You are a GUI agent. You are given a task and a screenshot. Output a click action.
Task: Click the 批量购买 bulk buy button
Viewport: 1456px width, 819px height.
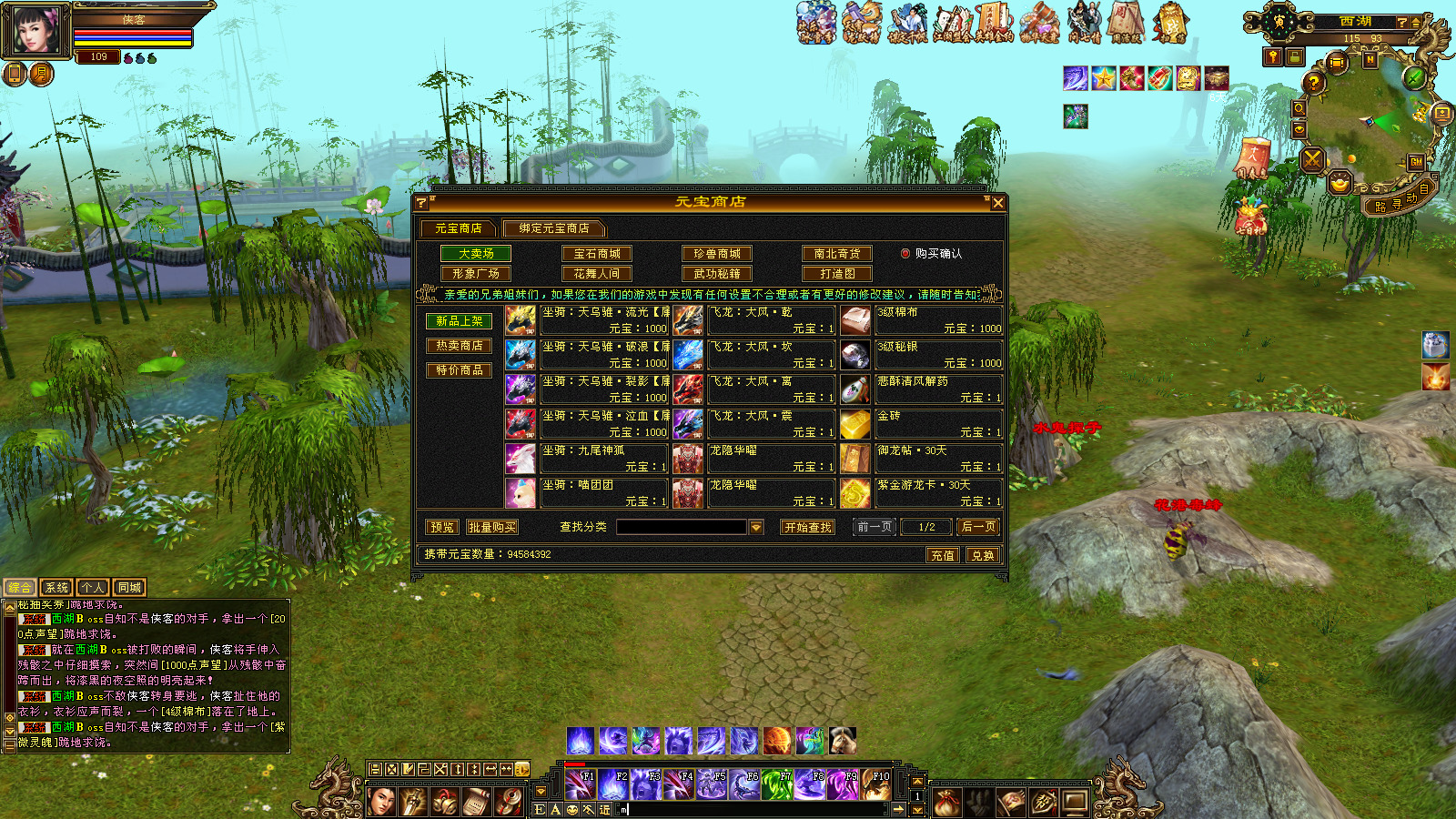(491, 527)
